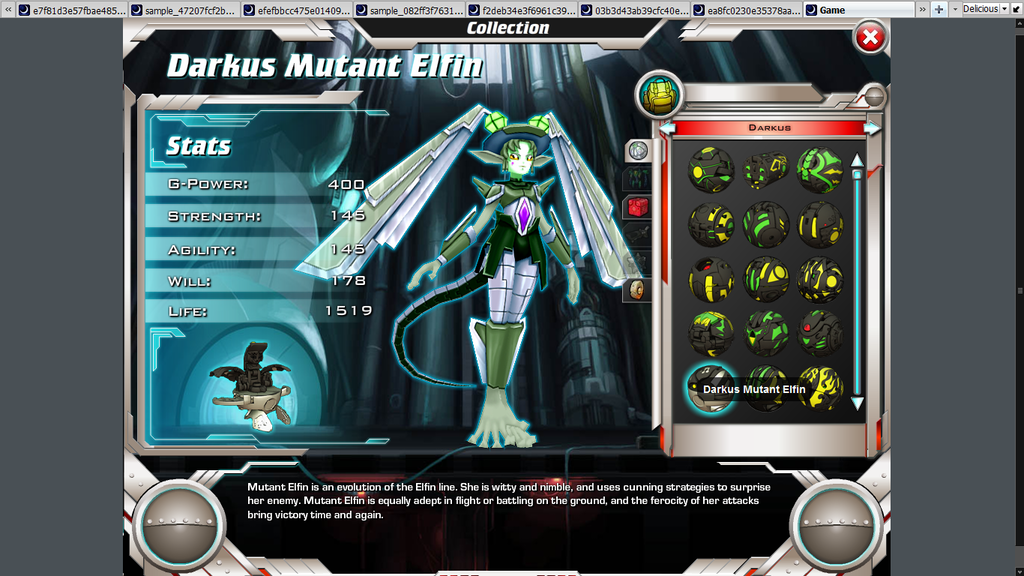Open the red cube category tab
The image size is (1024, 576).
click(x=637, y=207)
